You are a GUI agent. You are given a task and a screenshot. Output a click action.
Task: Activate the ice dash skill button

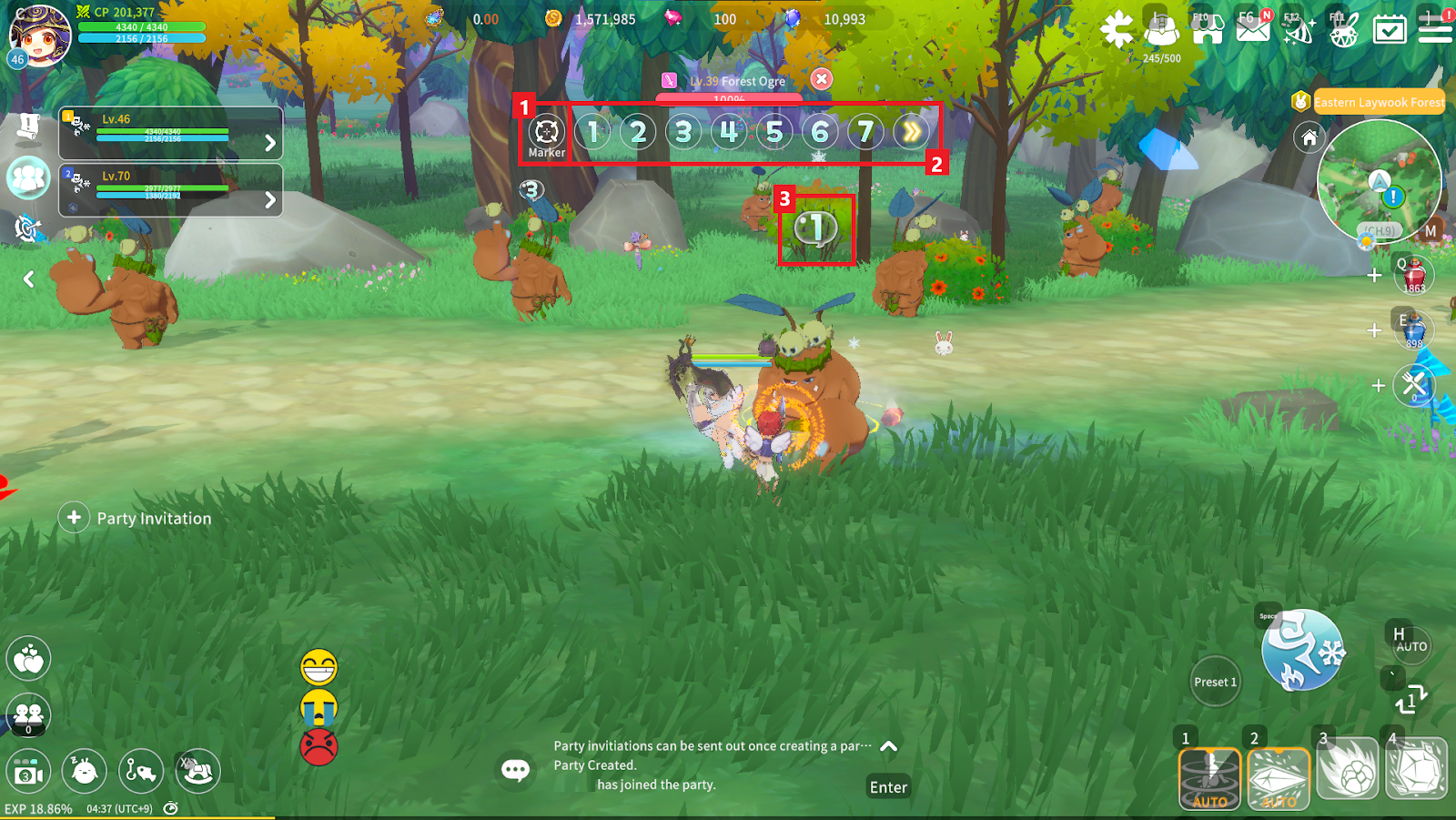[1302, 650]
